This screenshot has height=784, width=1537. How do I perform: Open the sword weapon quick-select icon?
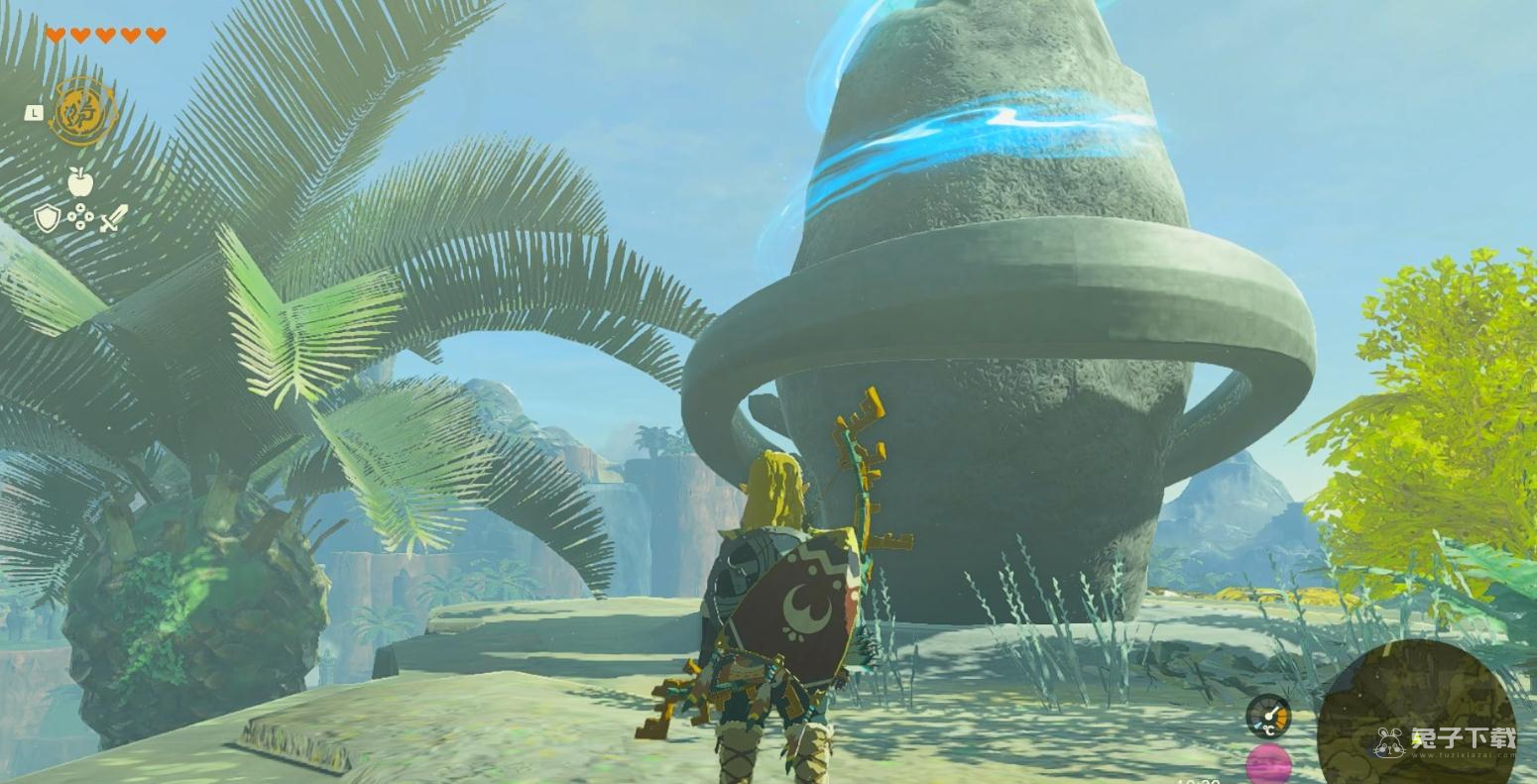click(114, 217)
